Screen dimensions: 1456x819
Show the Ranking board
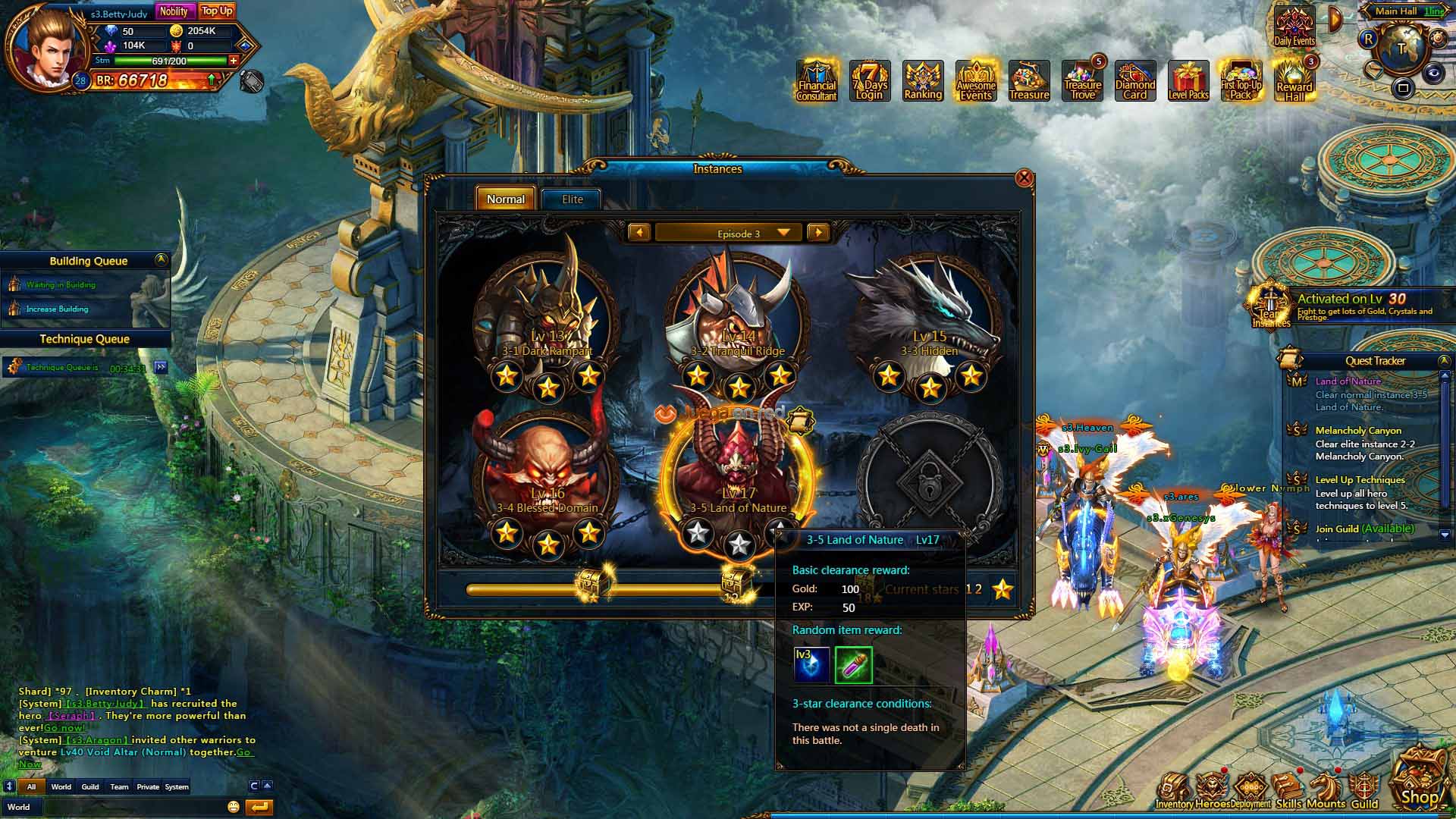pyautogui.click(x=923, y=81)
